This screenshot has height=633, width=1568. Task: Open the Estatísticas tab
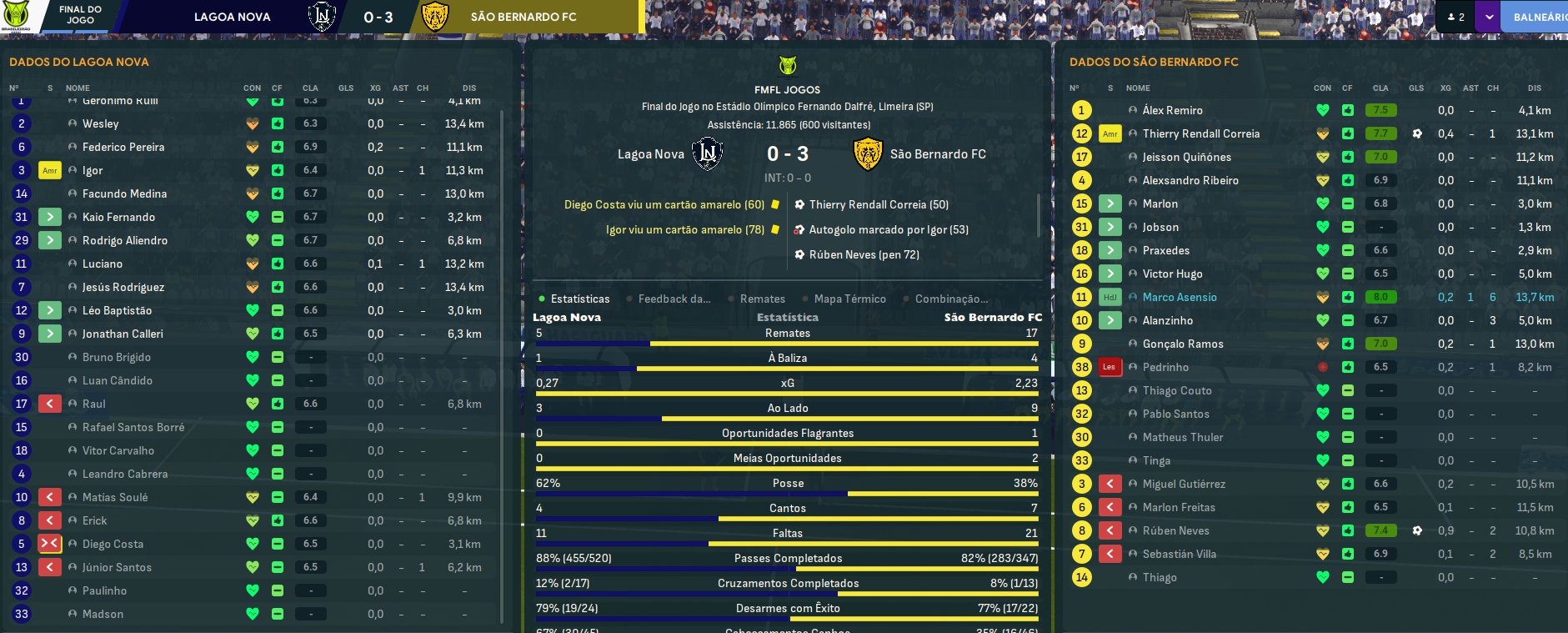coord(579,299)
